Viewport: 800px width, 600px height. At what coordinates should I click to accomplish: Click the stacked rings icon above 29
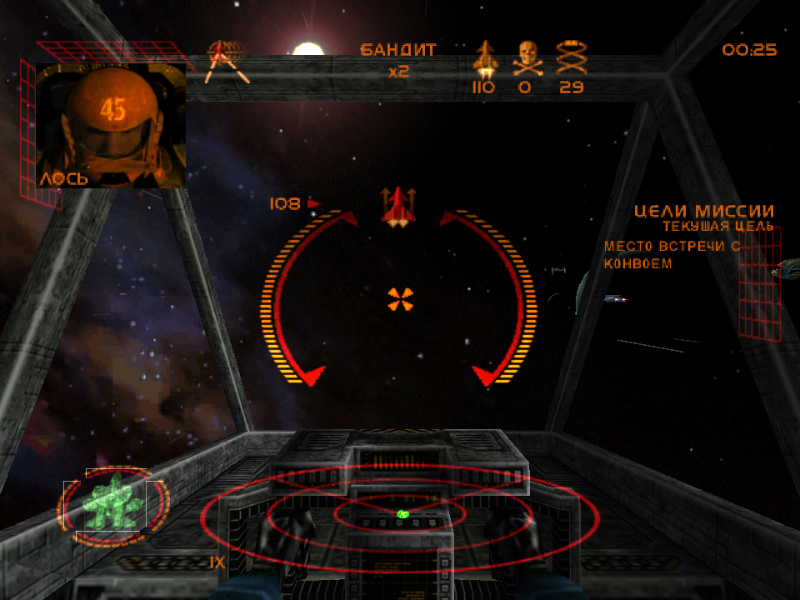coord(571,58)
